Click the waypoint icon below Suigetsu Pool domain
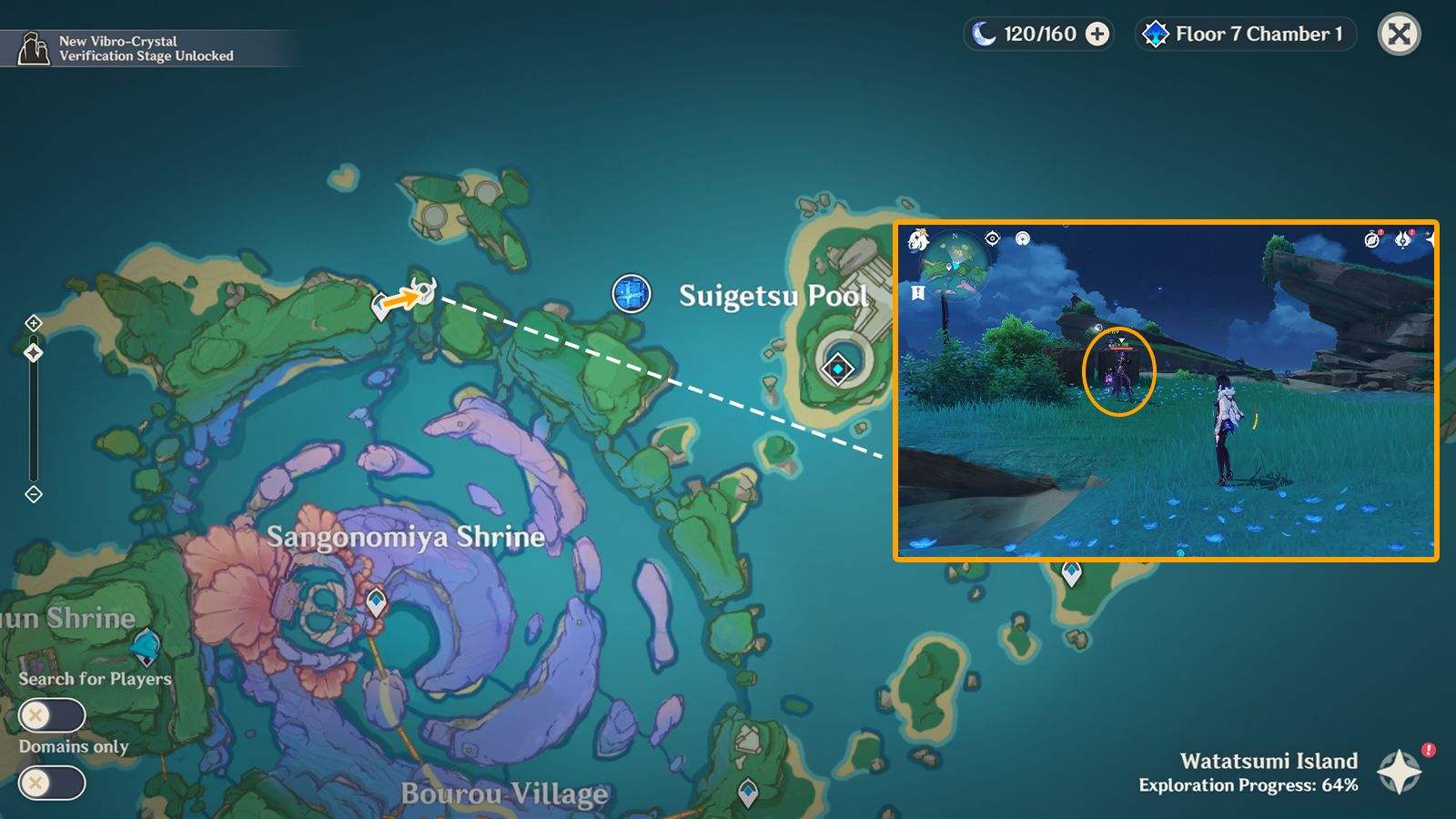 (x=835, y=369)
